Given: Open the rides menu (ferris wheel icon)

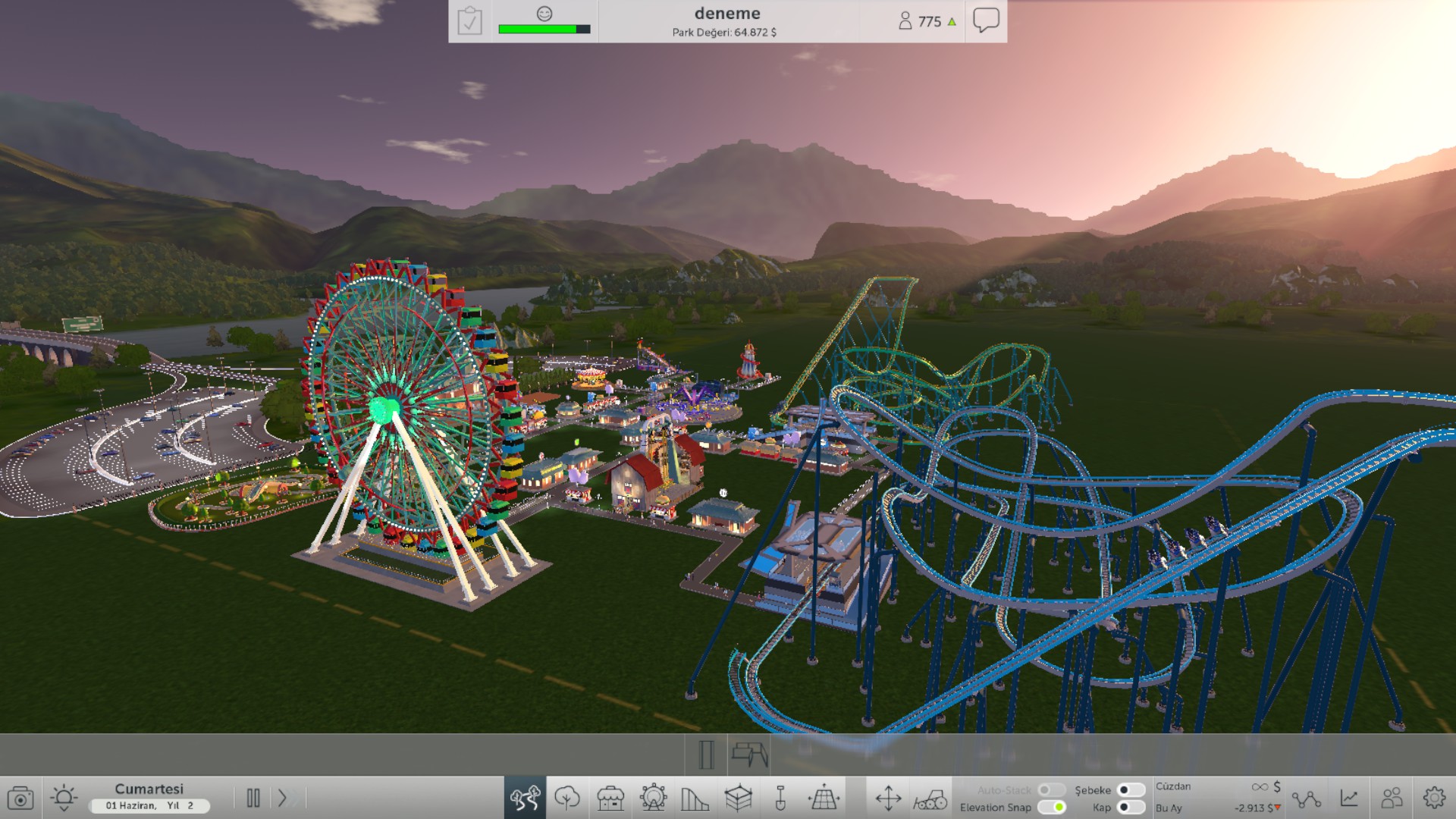Looking at the screenshot, I should coord(653,797).
